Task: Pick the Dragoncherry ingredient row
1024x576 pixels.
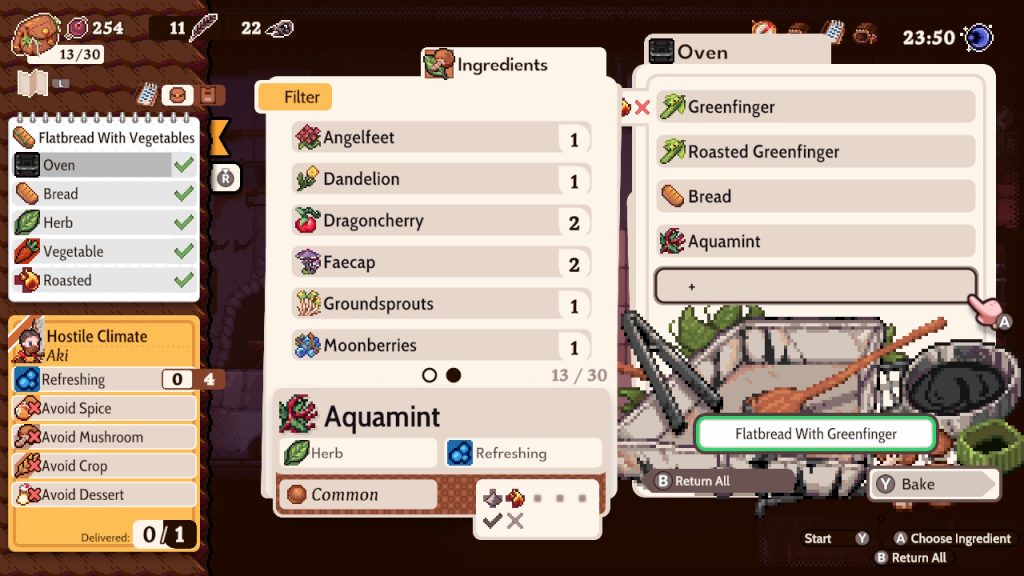Action: pos(440,221)
